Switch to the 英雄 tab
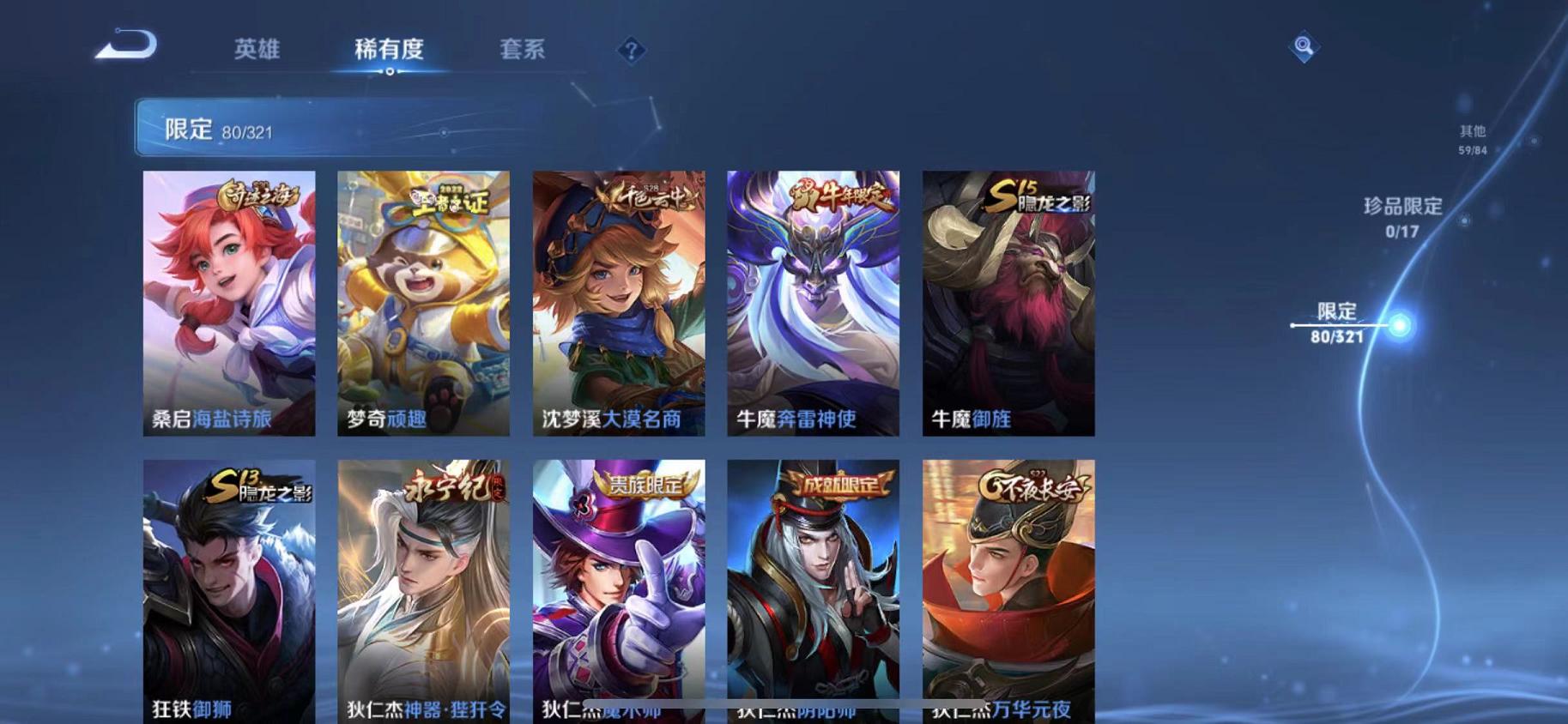Viewport: 1568px width, 724px height. tap(258, 50)
